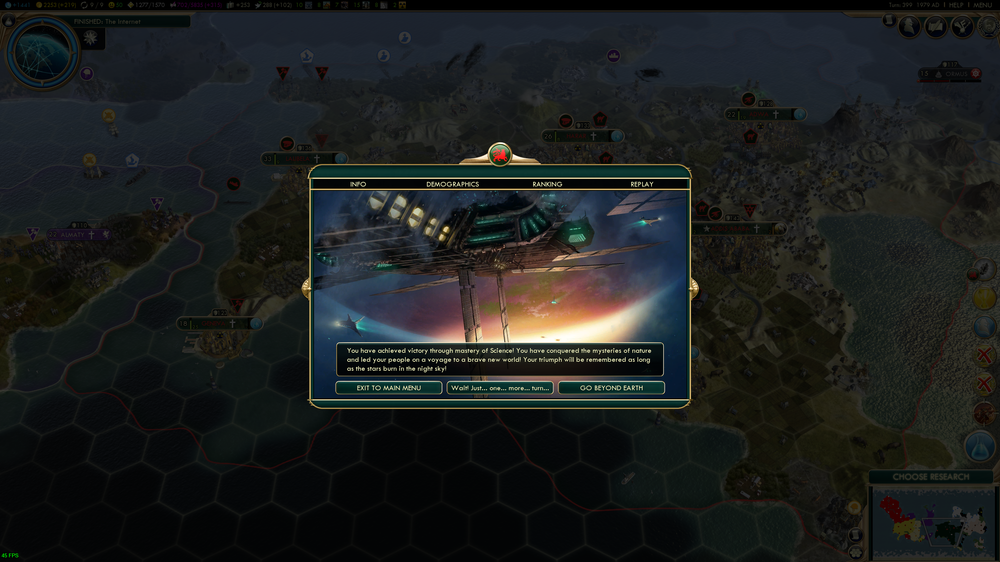Open the game Menu in top bar

[x=983, y=5]
